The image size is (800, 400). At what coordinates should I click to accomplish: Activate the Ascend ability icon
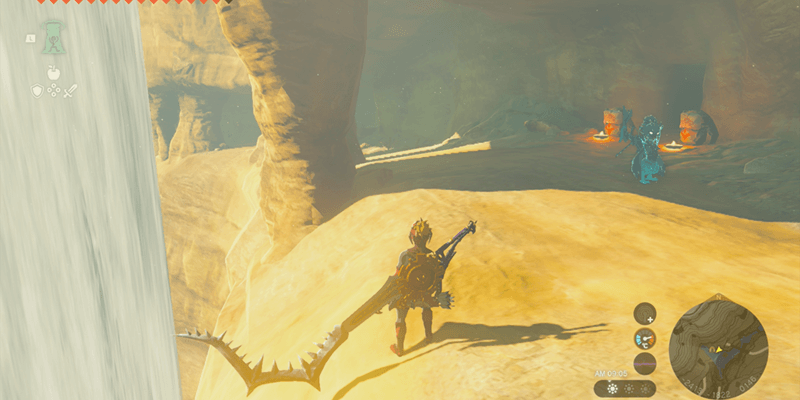click(54, 39)
